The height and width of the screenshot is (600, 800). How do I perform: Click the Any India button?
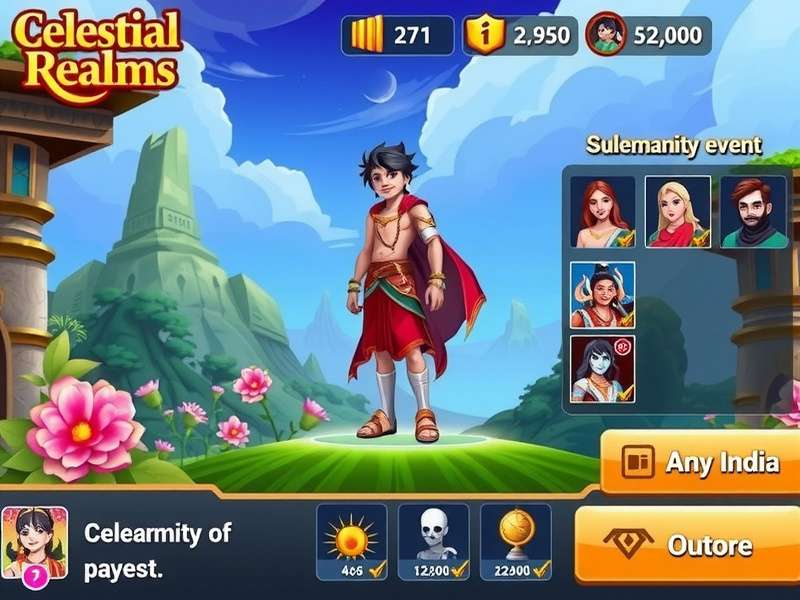pos(700,462)
